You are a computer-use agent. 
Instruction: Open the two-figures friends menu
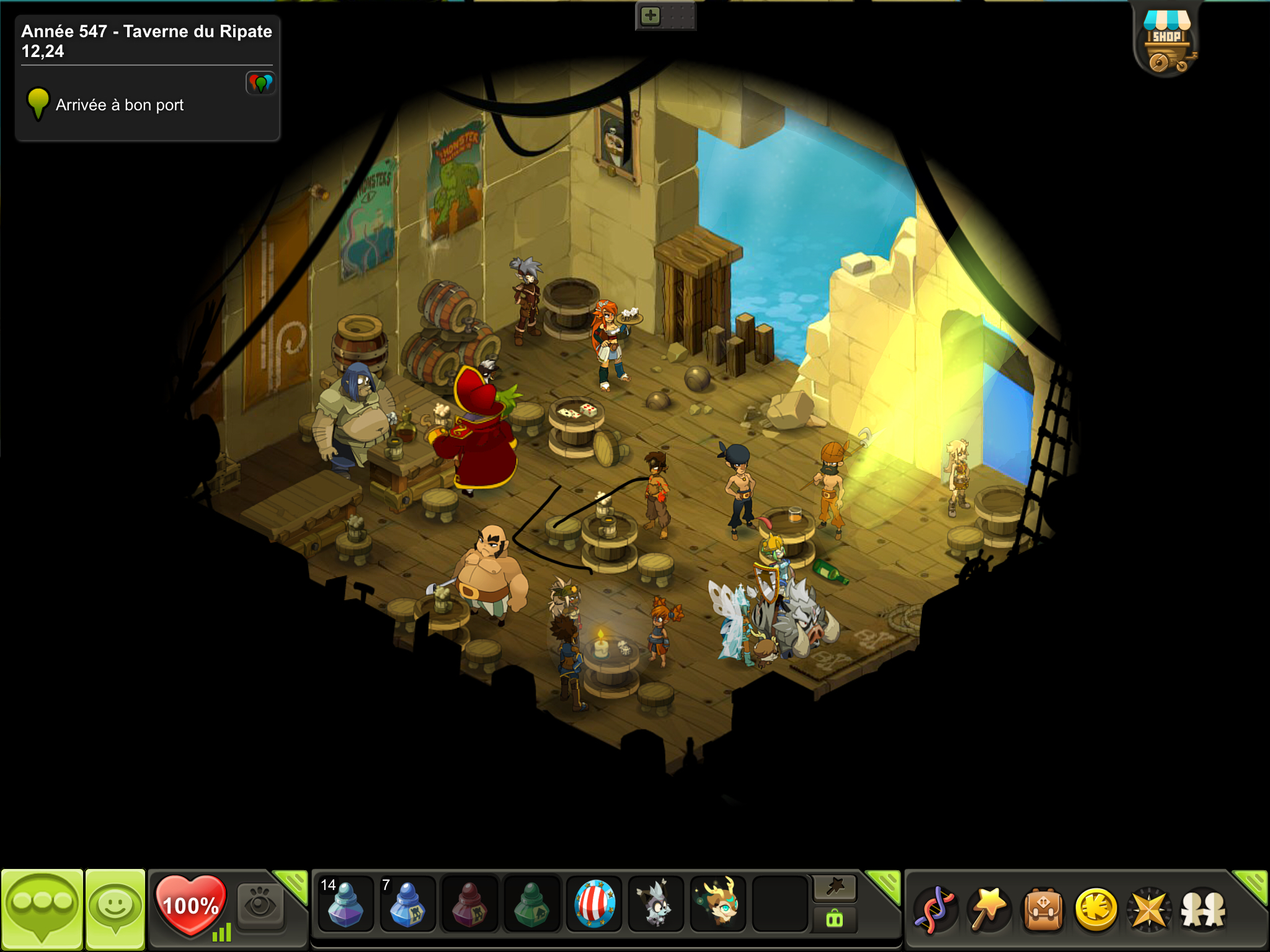click(x=1203, y=910)
